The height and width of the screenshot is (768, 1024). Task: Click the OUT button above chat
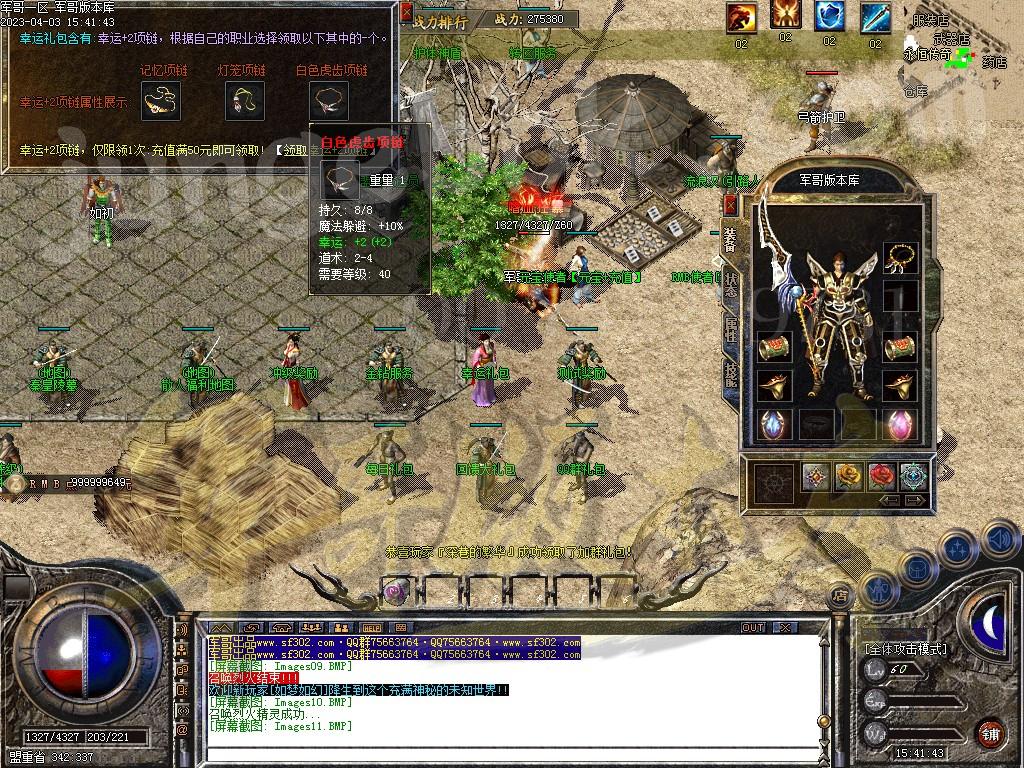coord(753,628)
